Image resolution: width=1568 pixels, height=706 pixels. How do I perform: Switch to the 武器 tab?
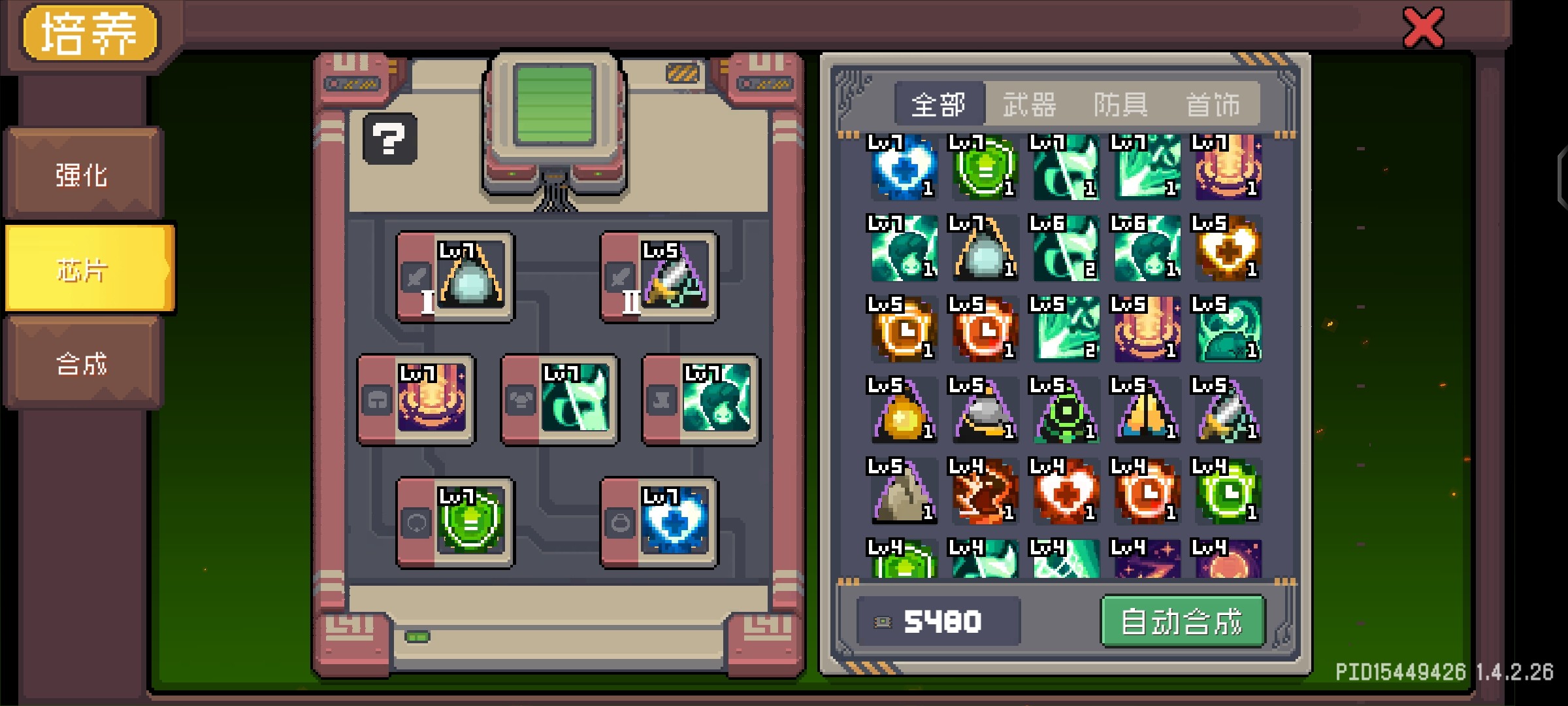click(1030, 104)
